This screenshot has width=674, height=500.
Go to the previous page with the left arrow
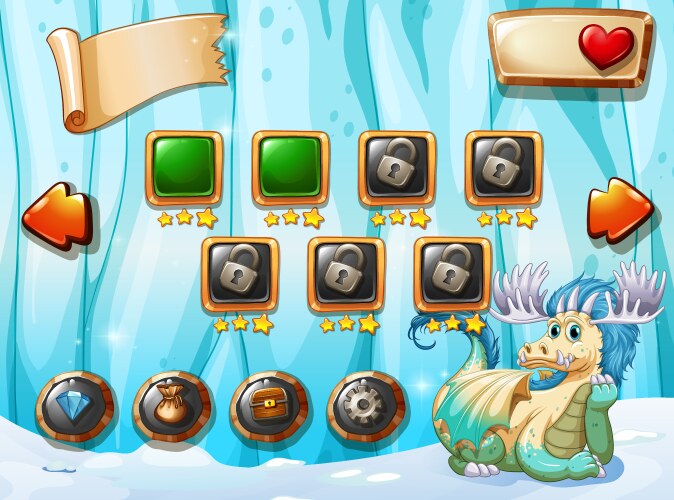click(x=56, y=214)
